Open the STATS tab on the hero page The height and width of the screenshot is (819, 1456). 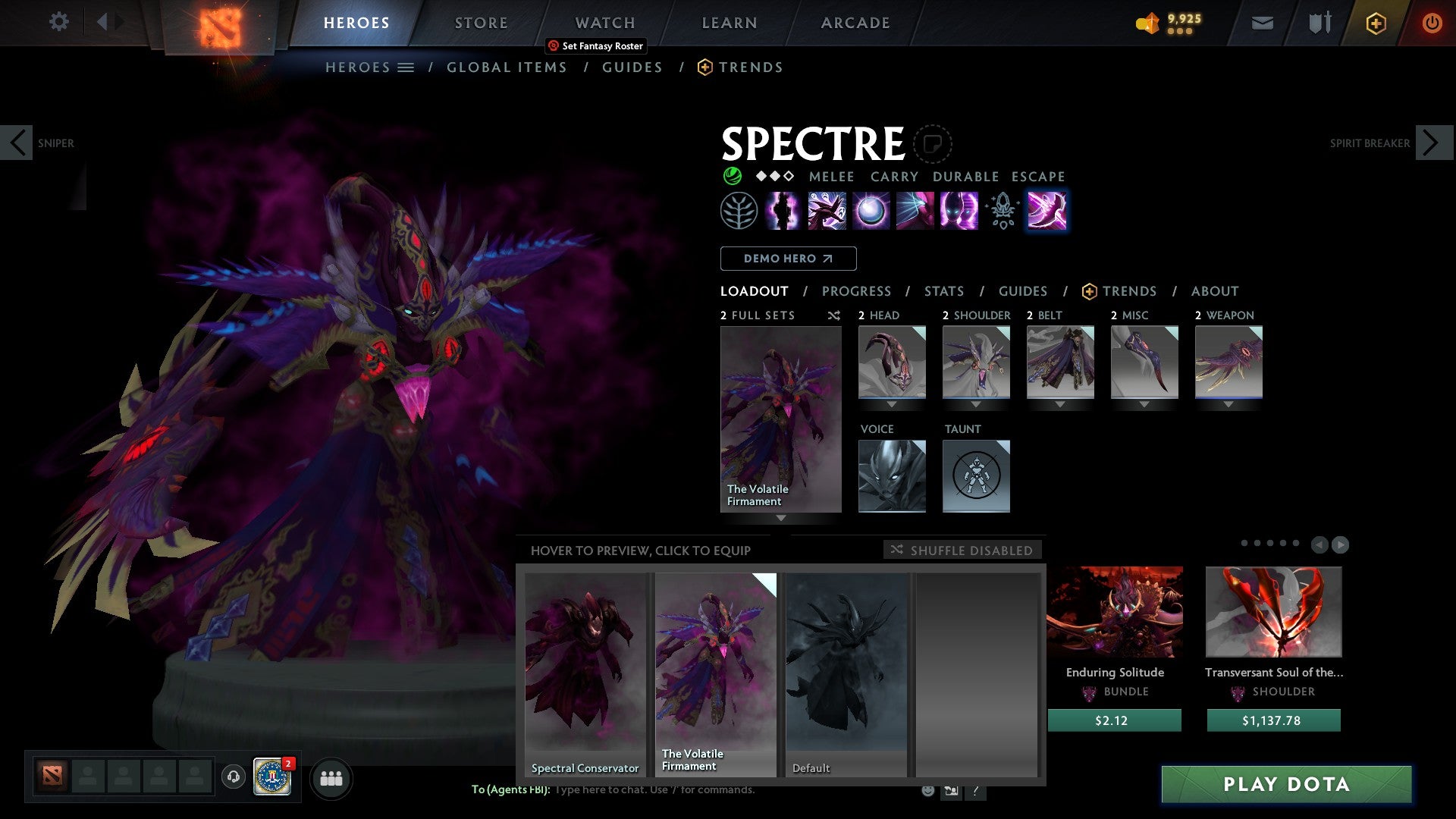pyautogui.click(x=943, y=291)
